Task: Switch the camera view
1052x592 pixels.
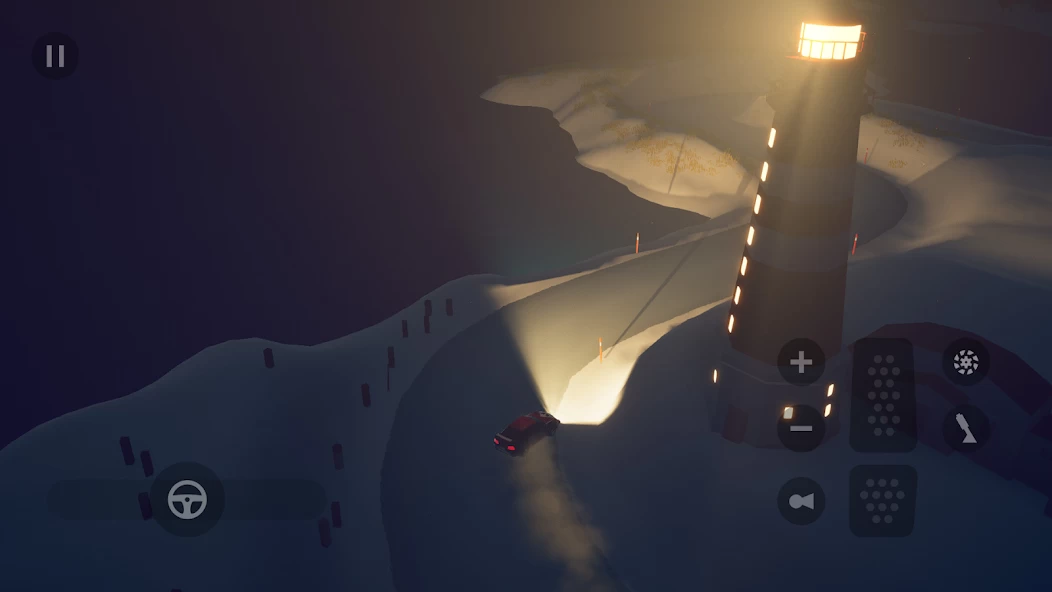Action: pyautogui.click(x=801, y=501)
